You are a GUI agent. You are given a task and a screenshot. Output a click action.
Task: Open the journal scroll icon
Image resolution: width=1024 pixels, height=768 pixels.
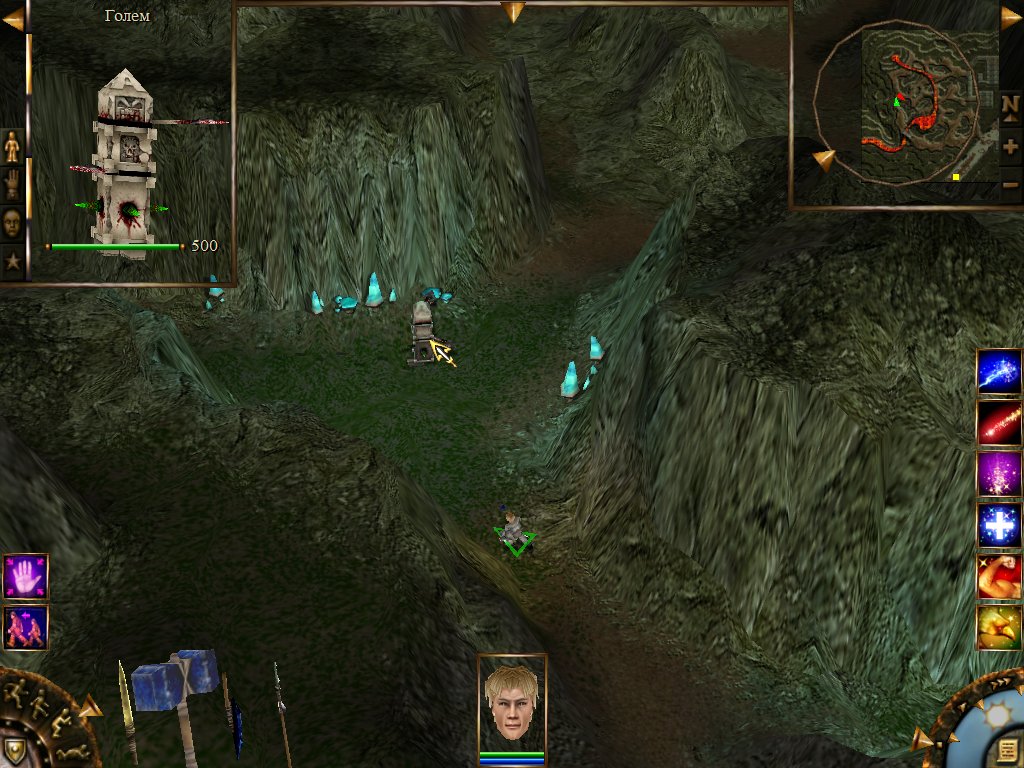(1008, 751)
